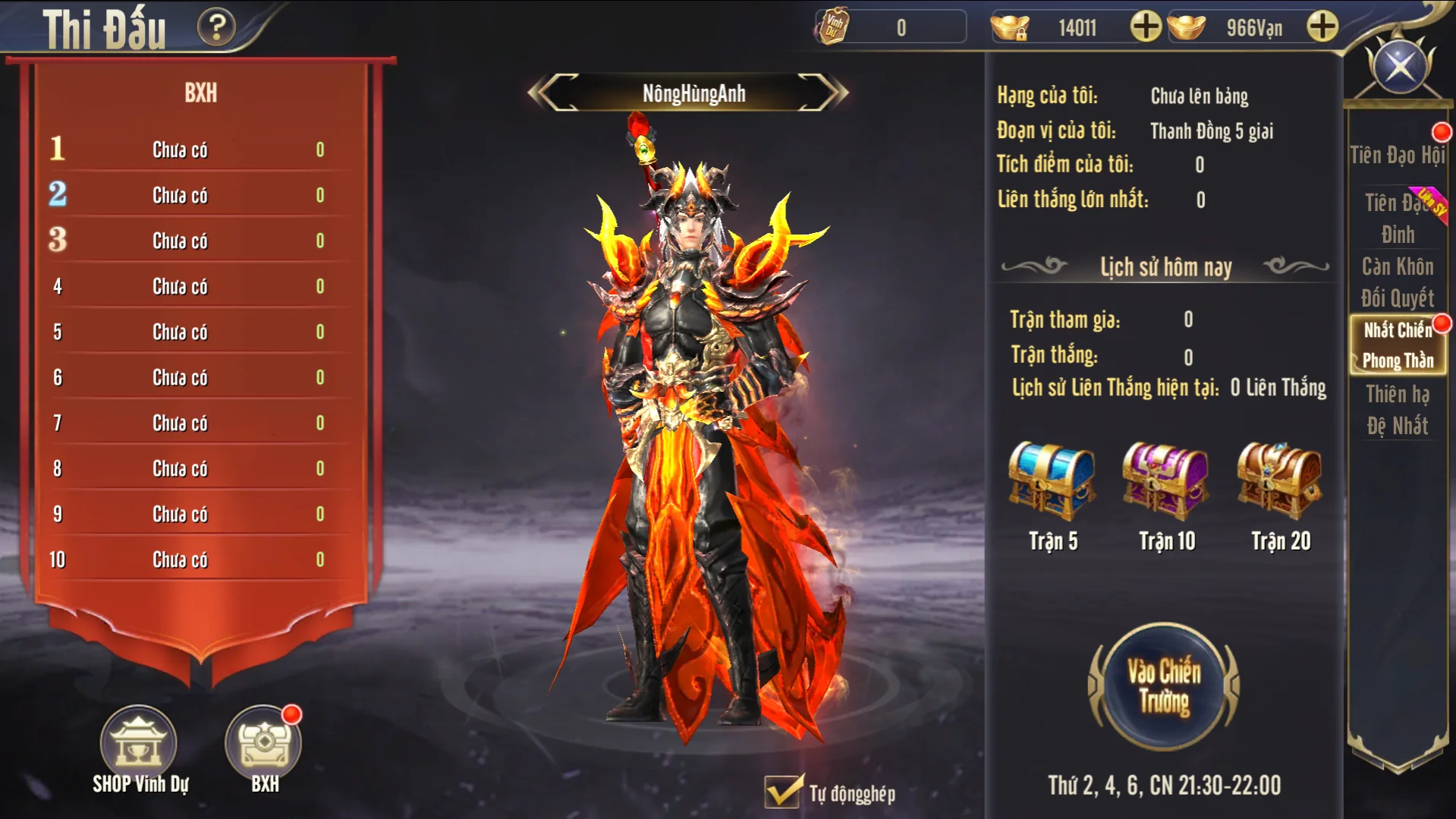This screenshot has width=1456, height=819.
Task: Switch to the Tiên Đạo Hội tab
Action: click(x=1397, y=156)
